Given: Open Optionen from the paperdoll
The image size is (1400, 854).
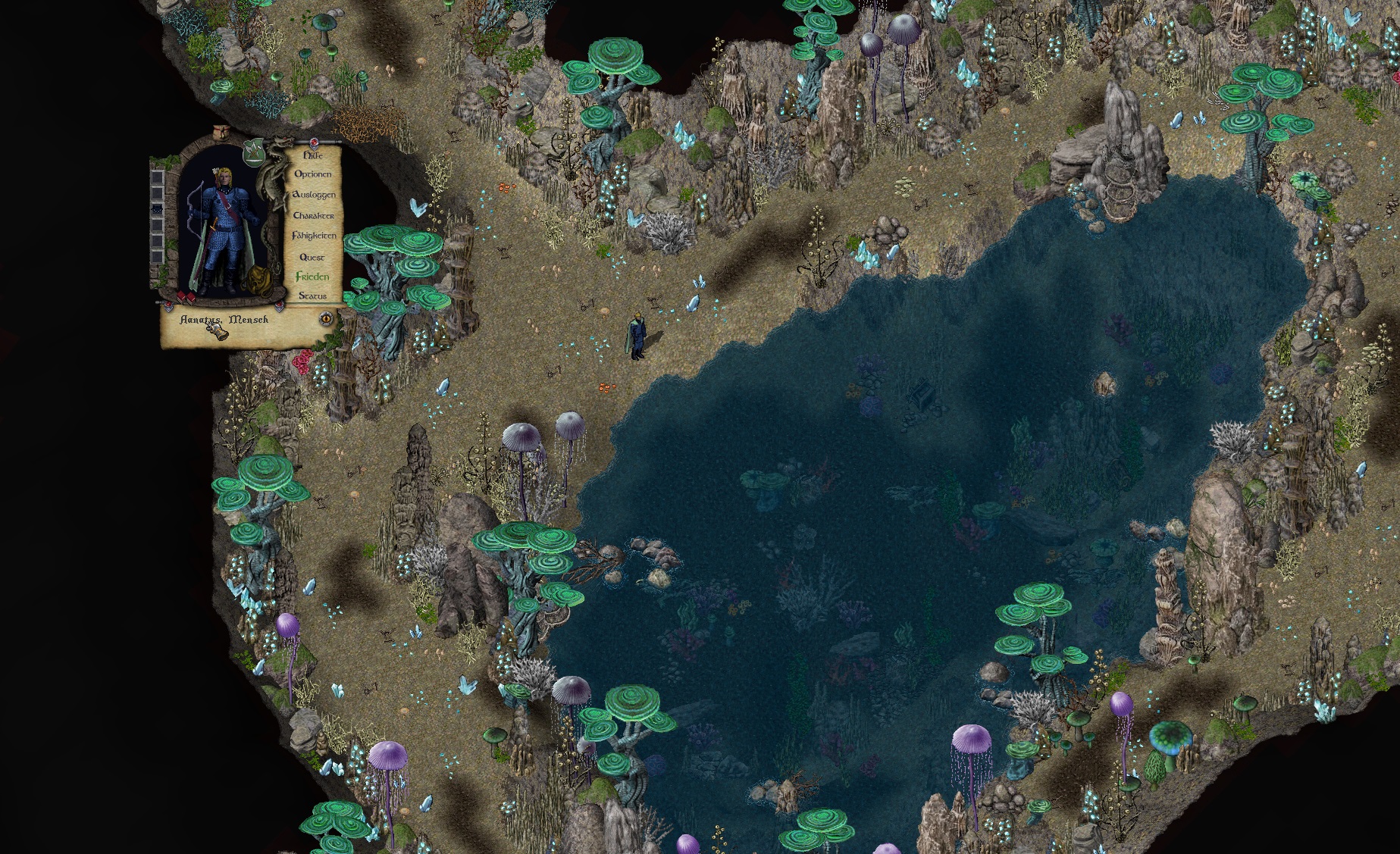Looking at the screenshot, I should (312, 174).
